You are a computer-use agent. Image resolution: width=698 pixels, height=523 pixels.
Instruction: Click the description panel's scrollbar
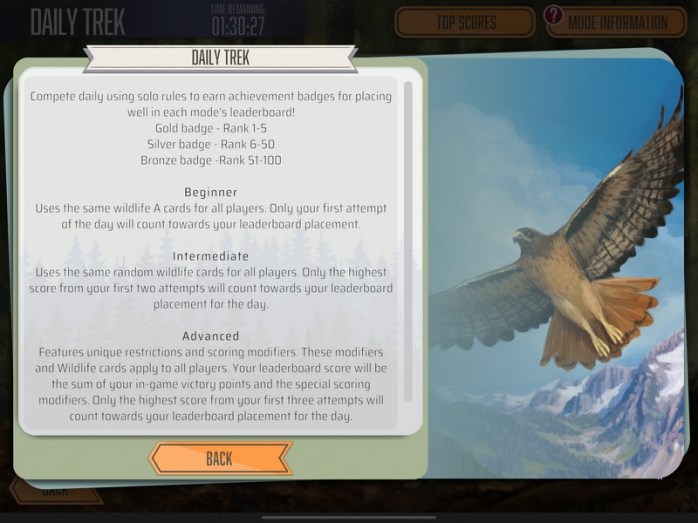pyautogui.click(x=408, y=240)
